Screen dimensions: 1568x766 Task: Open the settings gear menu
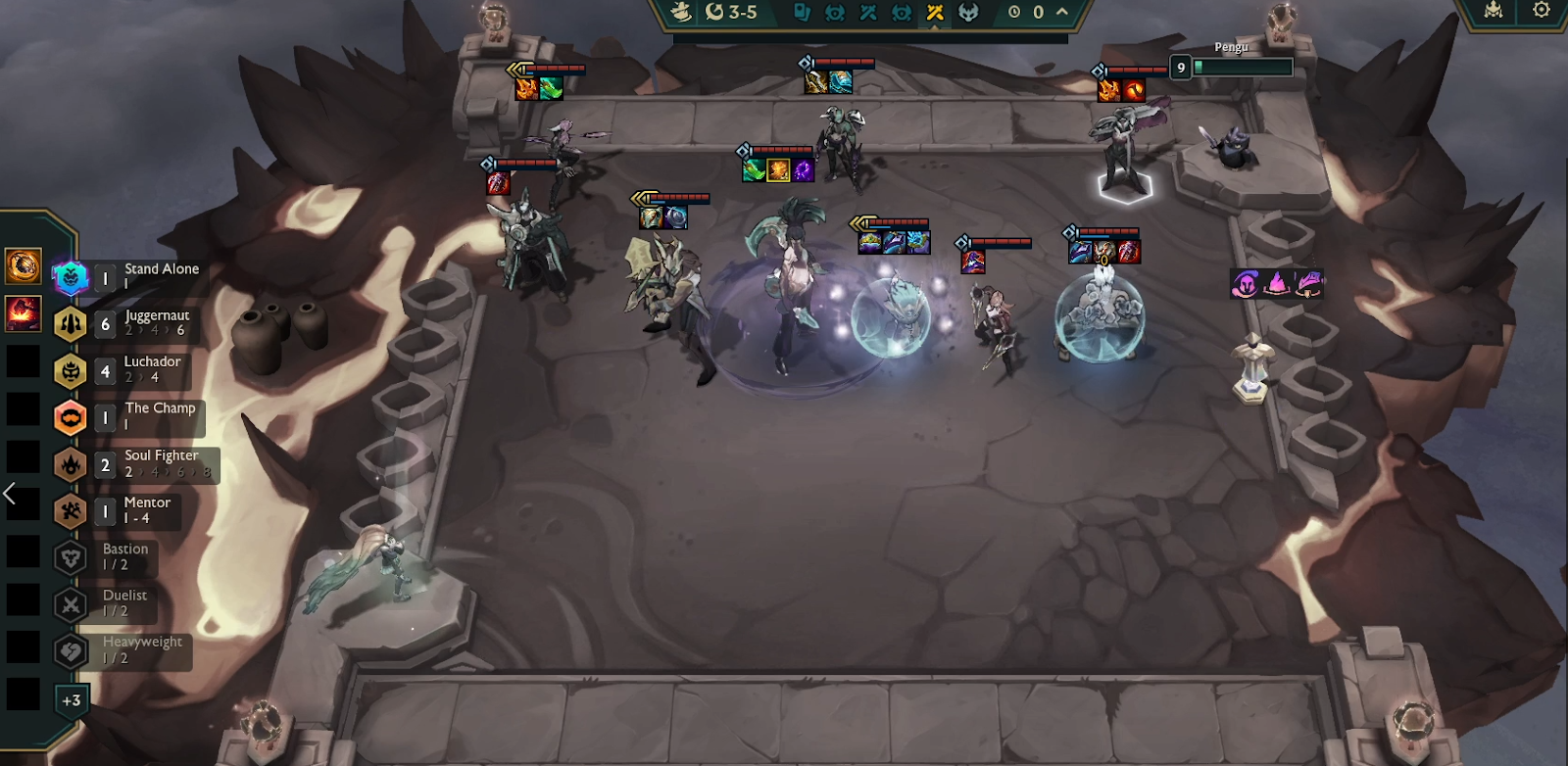(x=1542, y=10)
